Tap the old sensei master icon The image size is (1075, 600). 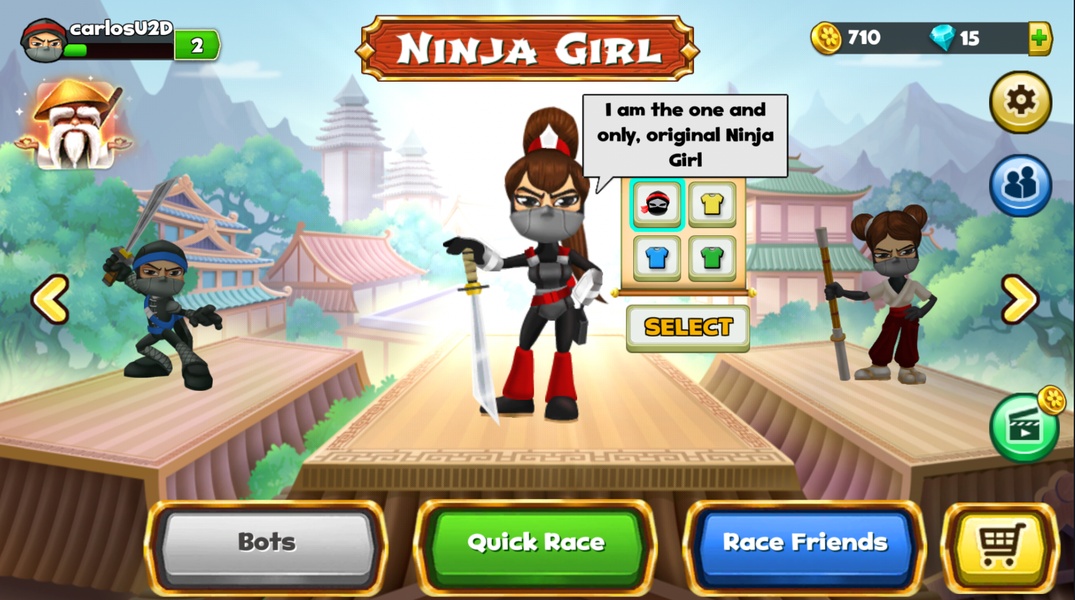click(73, 125)
